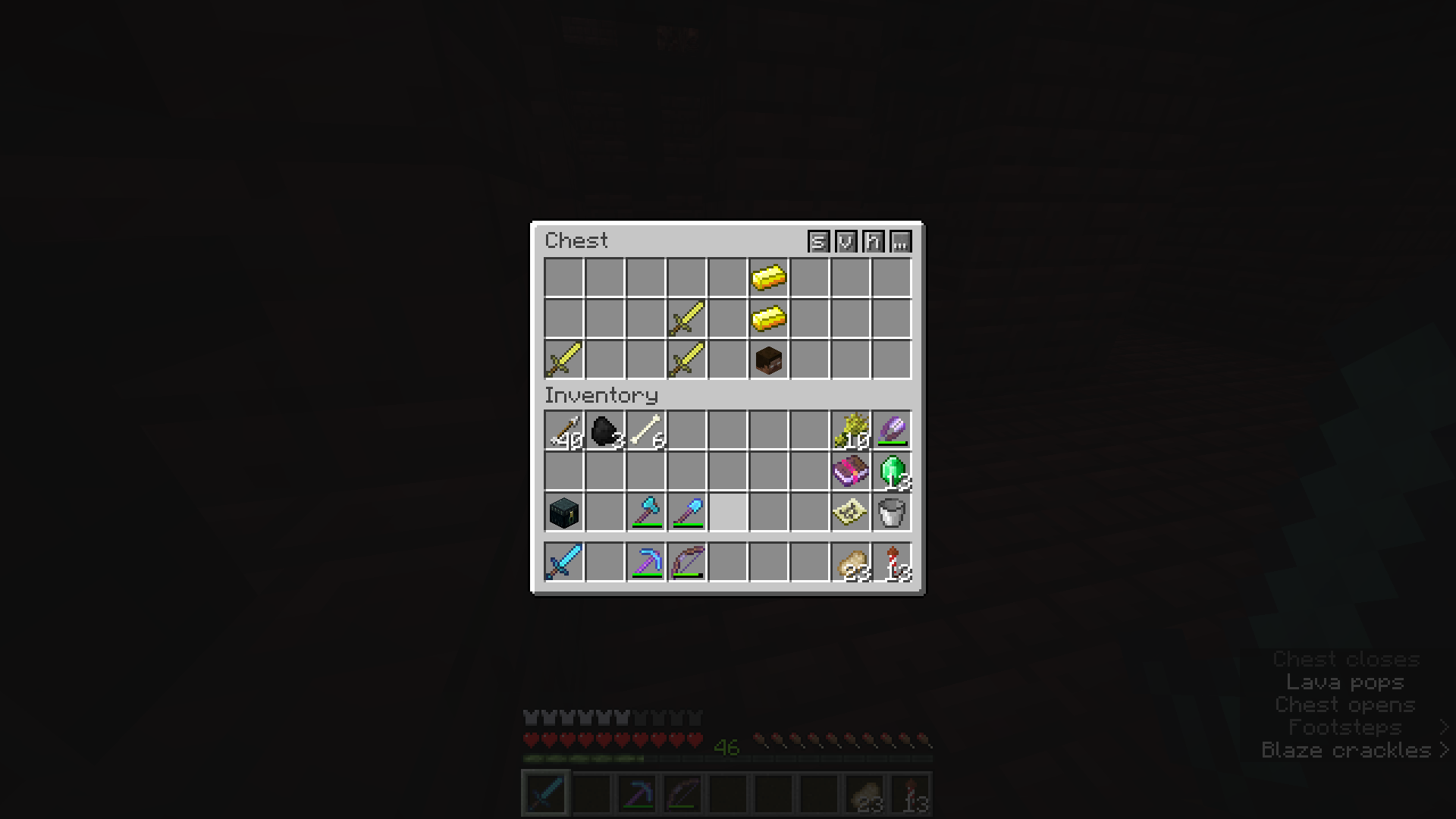Pick up the stack of emeralds
Viewport: 1456px width, 819px height.
coord(891,472)
